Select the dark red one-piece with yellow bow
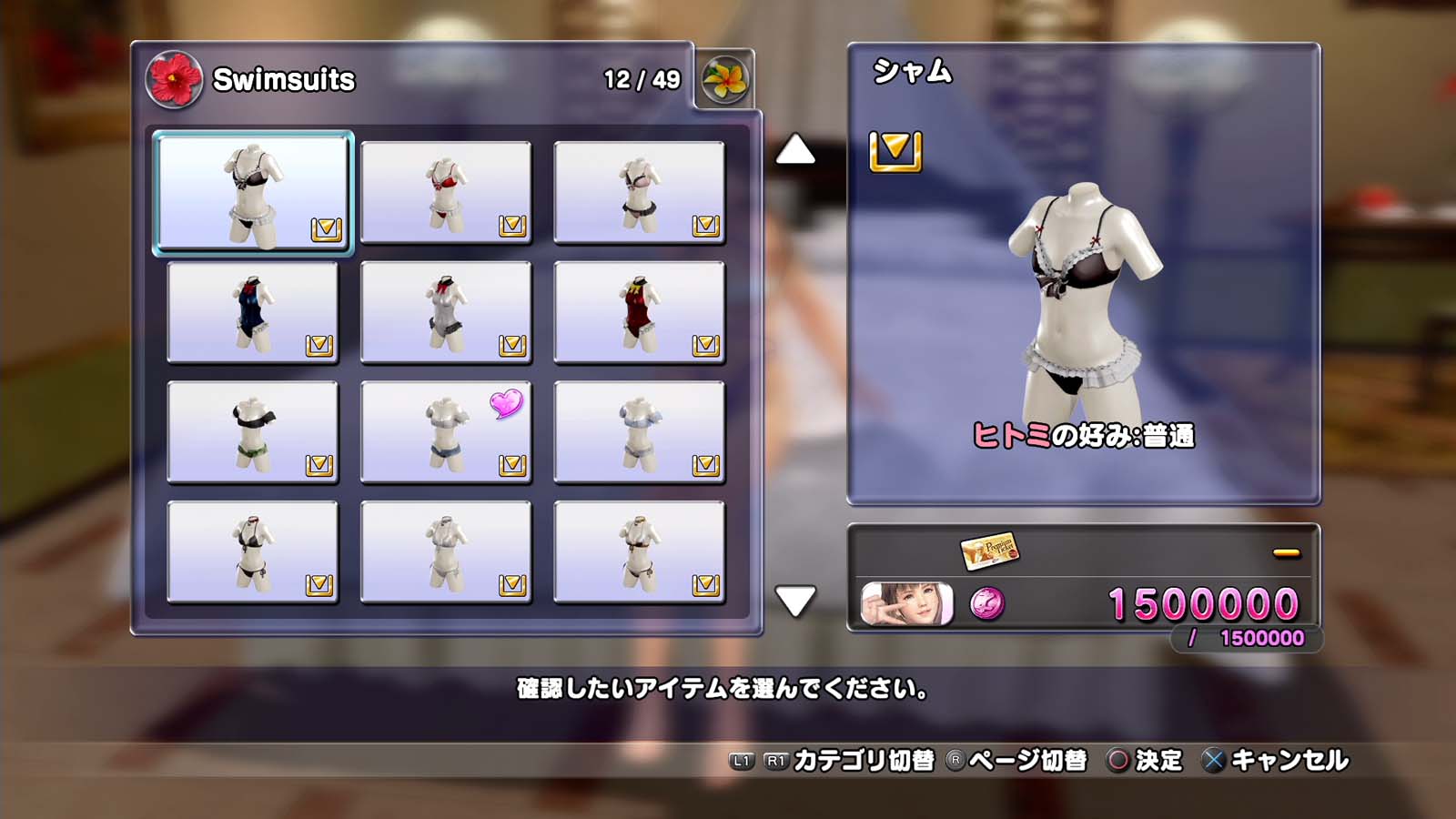The image size is (1456, 819). coord(639,312)
